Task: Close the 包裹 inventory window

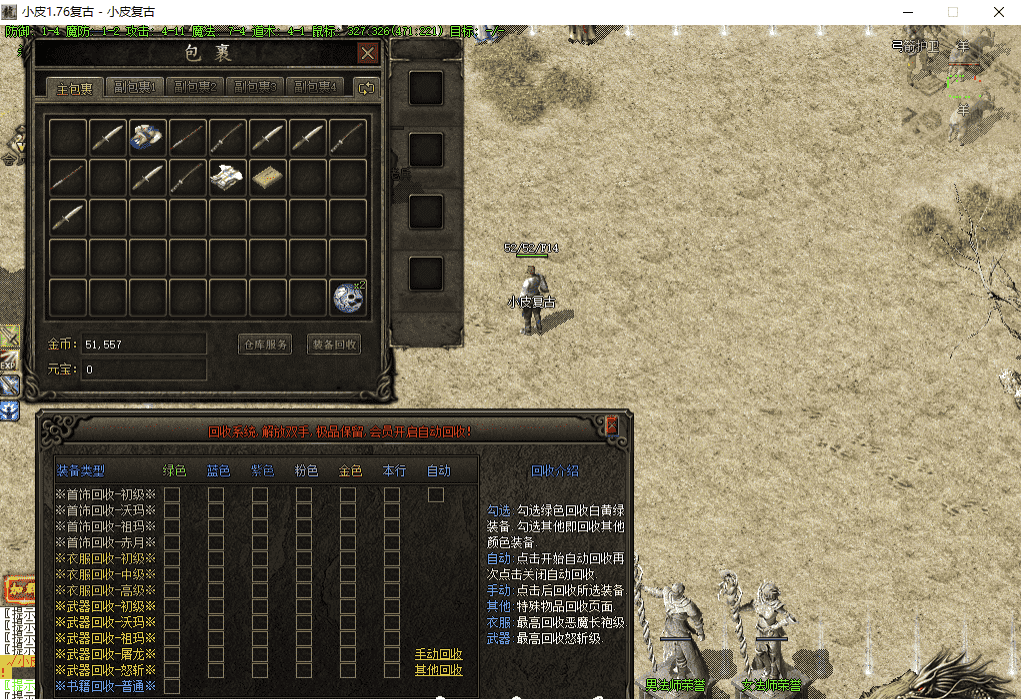Action: point(368,53)
